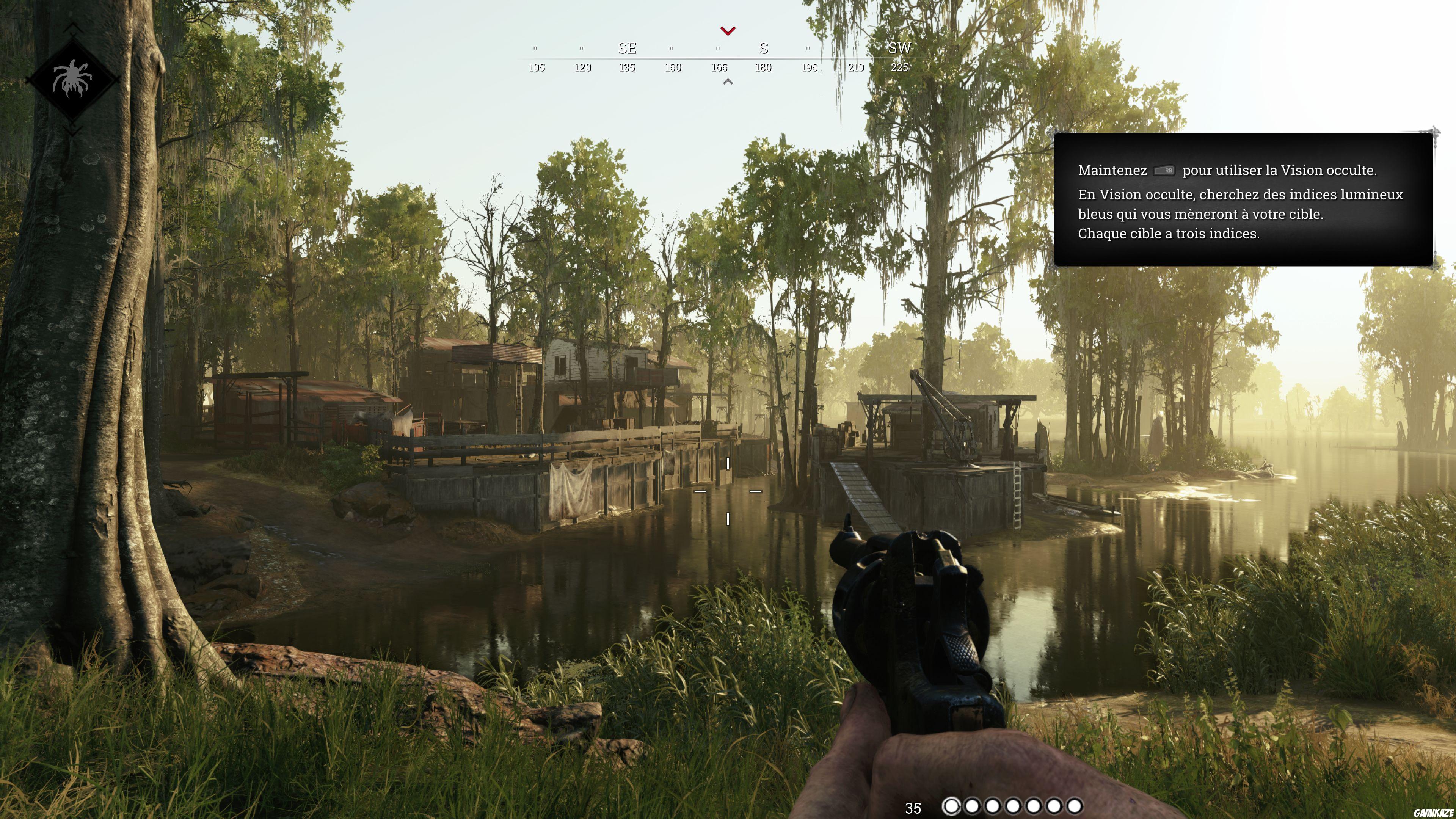Select the SE label on the compass

(x=628, y=49)
